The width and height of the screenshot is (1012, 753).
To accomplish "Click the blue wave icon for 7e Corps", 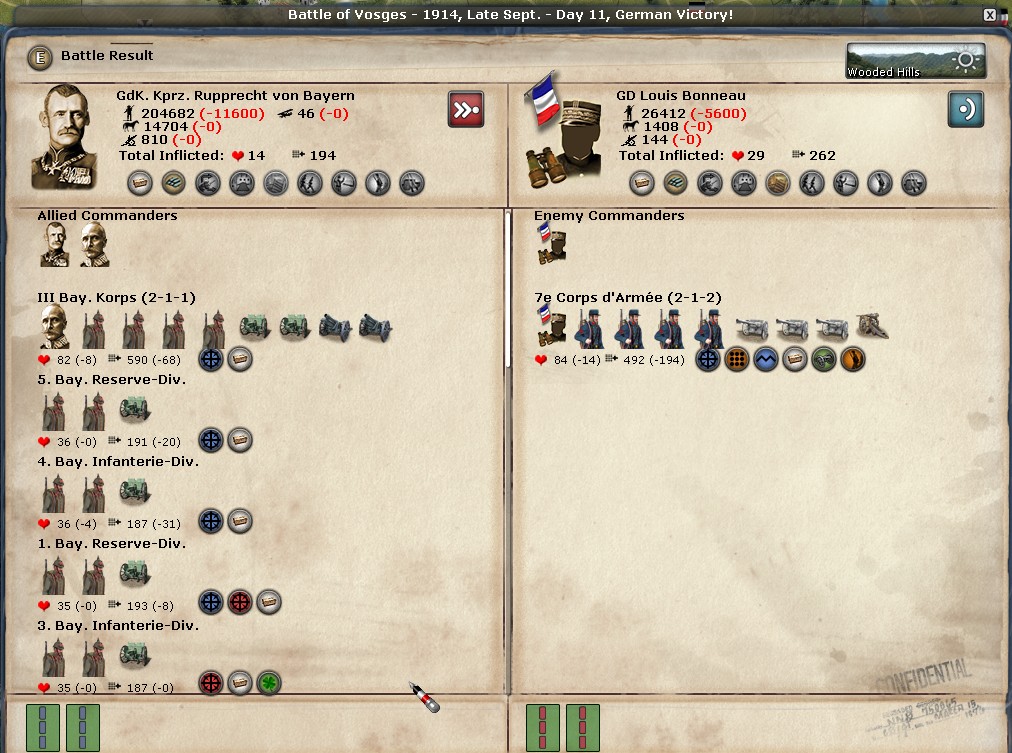I will (x=766, y=359).
